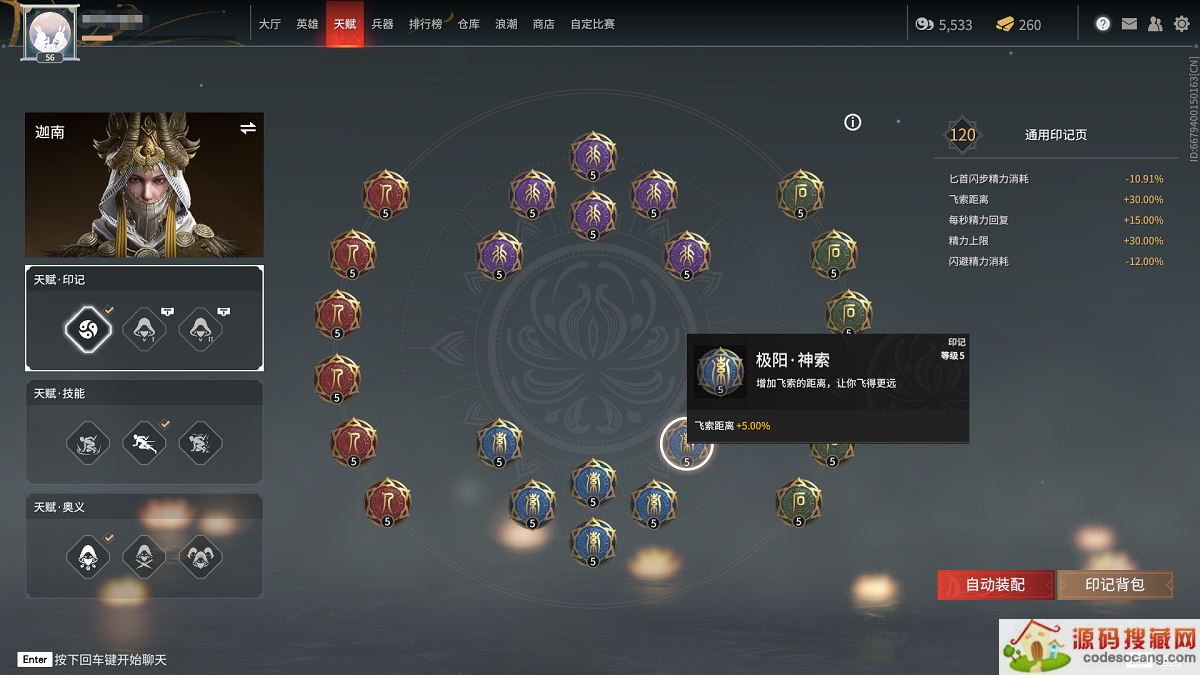Select the topmost purple glyph slot
The image size is (1200, 675).
pyautogui.click(x=593, y=155)
